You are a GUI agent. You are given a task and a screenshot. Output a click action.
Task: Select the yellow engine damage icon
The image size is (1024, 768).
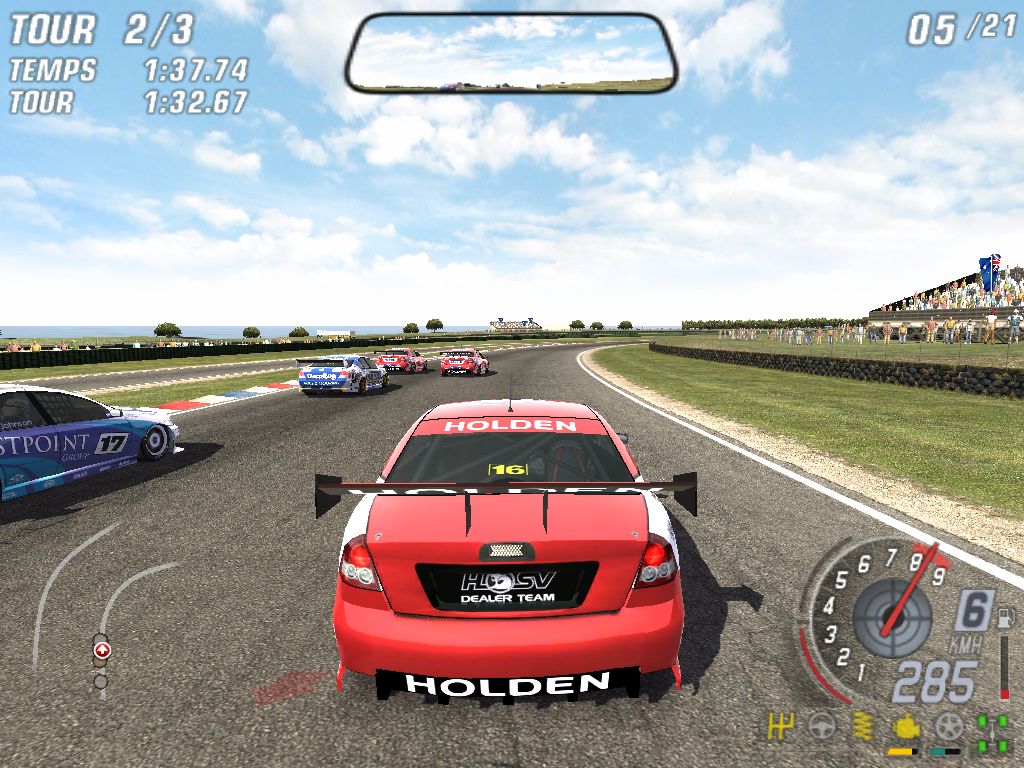click(905, 726)
